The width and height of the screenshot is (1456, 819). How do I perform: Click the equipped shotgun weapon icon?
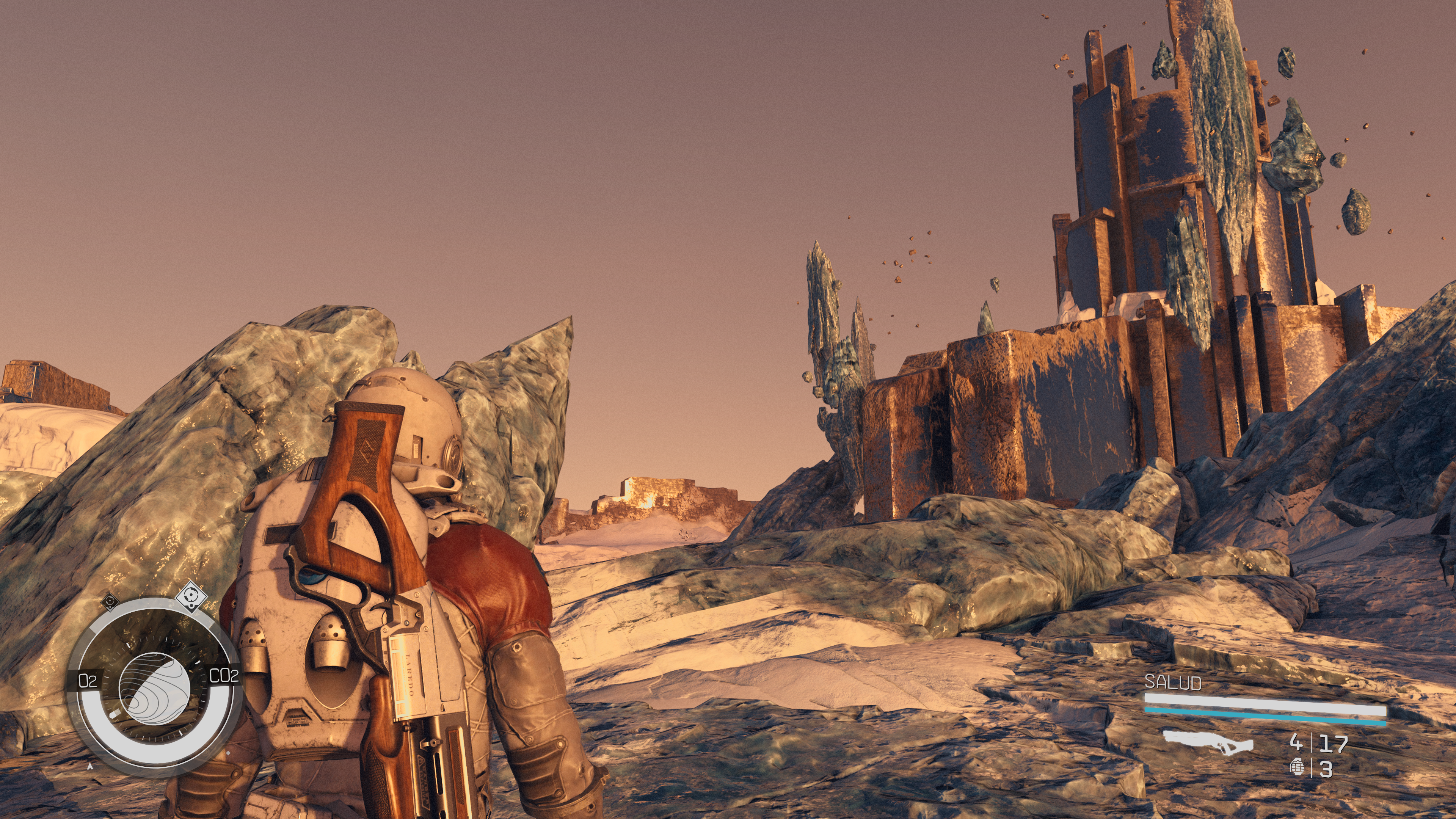coord(1208,742)
